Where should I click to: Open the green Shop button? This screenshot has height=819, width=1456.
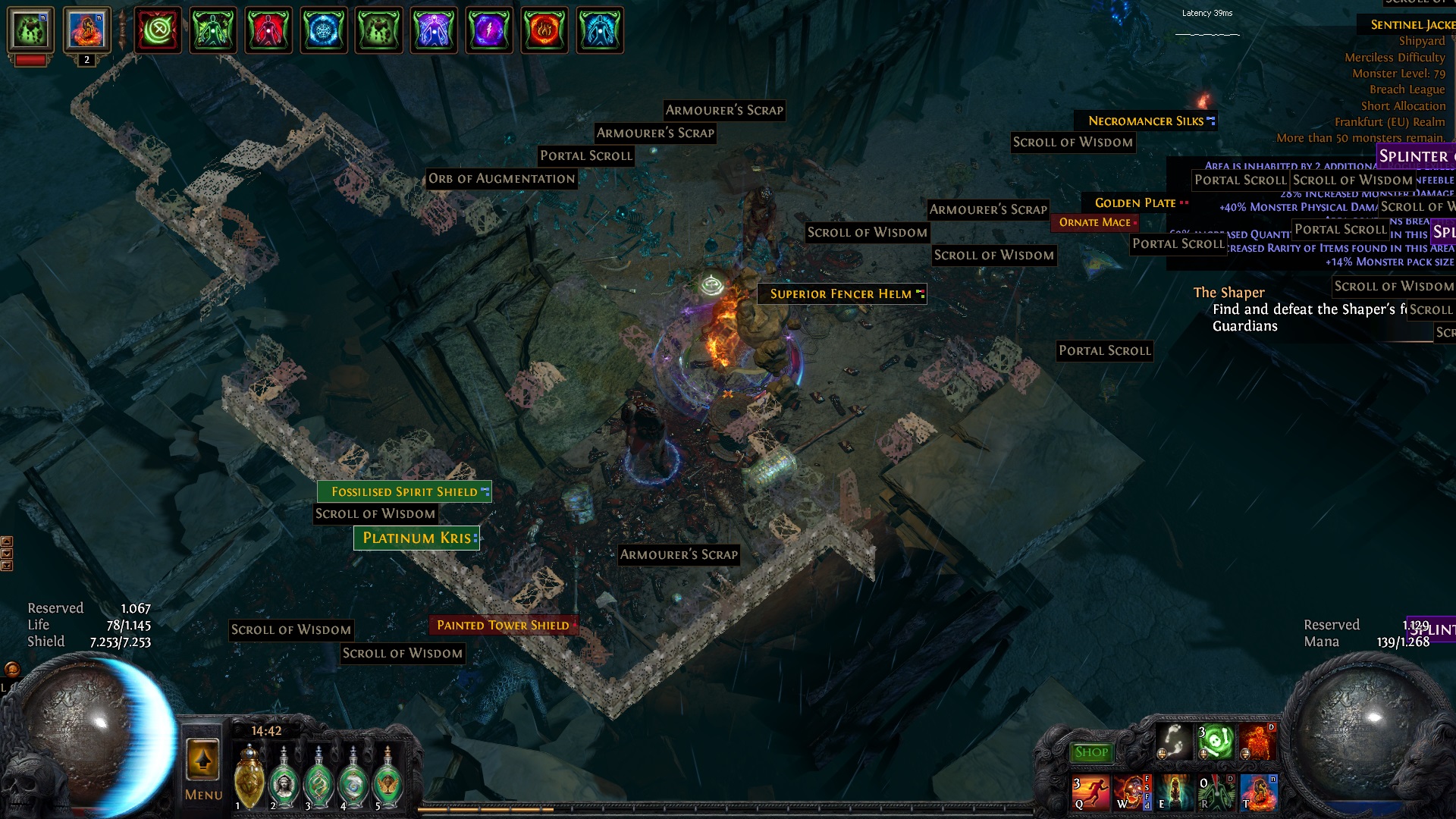pyautogui.click(x=1091, y=752)
